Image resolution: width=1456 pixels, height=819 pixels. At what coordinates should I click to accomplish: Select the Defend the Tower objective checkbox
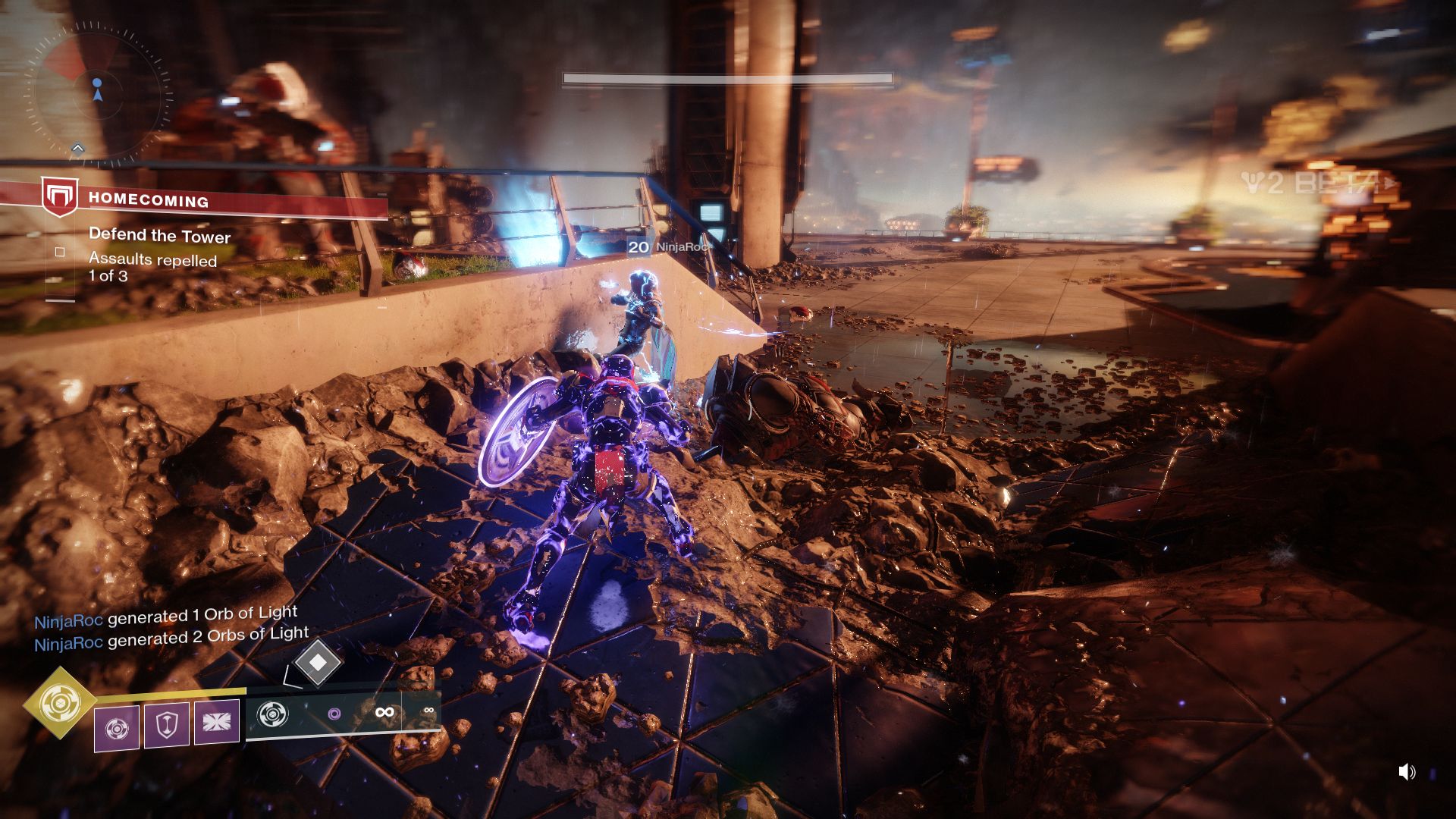[x=60, y=252]
